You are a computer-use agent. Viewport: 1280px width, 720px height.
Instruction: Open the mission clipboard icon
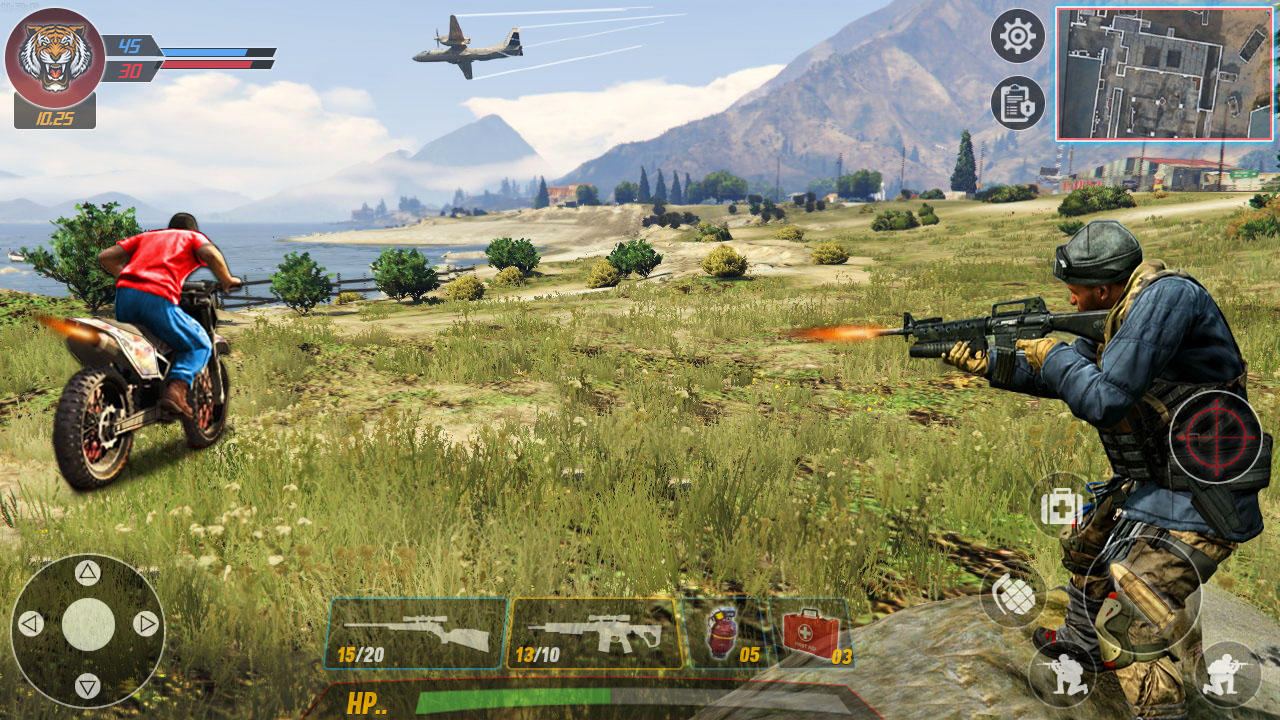(1017, 103)
